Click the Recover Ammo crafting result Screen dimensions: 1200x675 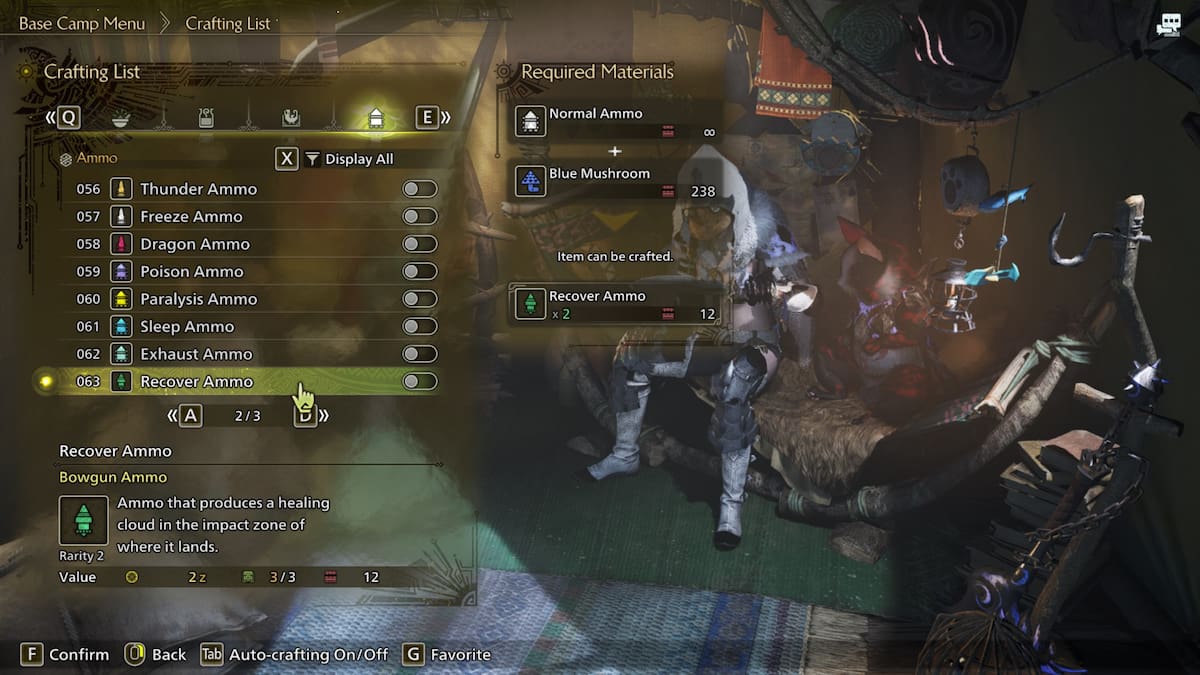click(615, 304)
